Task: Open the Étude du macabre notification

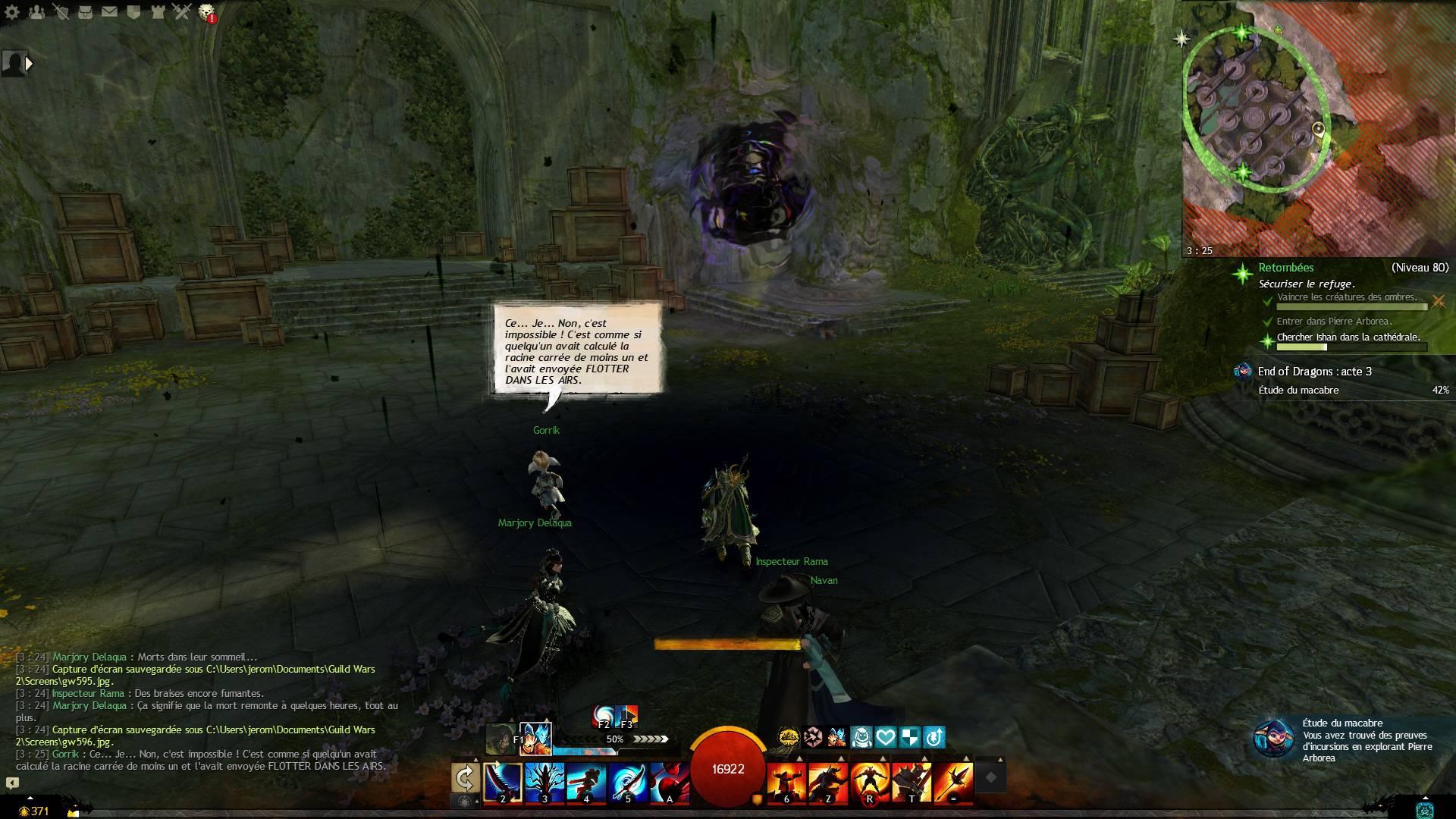Action: (x=1276, y=739)
